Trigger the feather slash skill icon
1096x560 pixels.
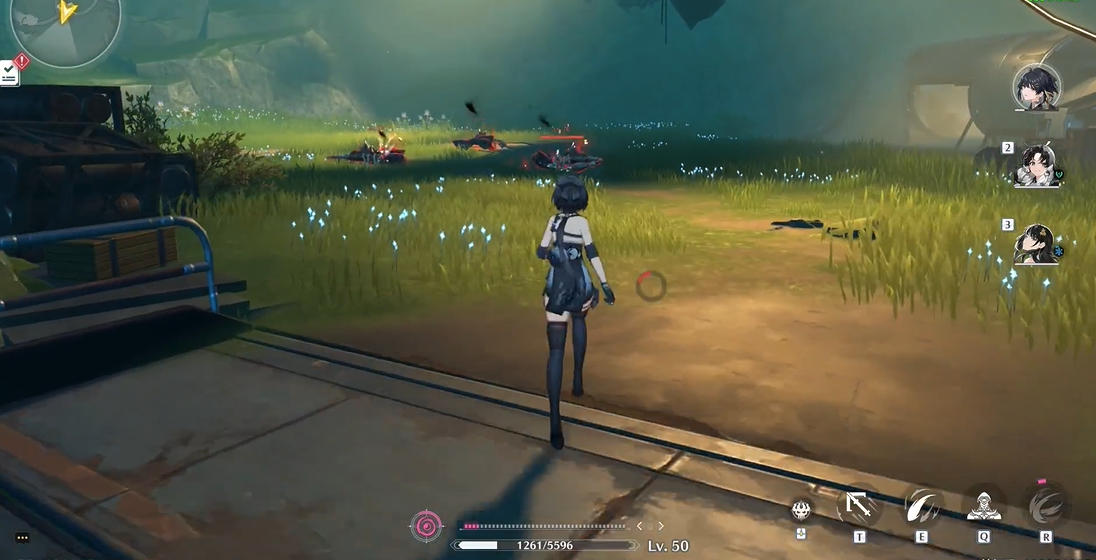[921, 505]
